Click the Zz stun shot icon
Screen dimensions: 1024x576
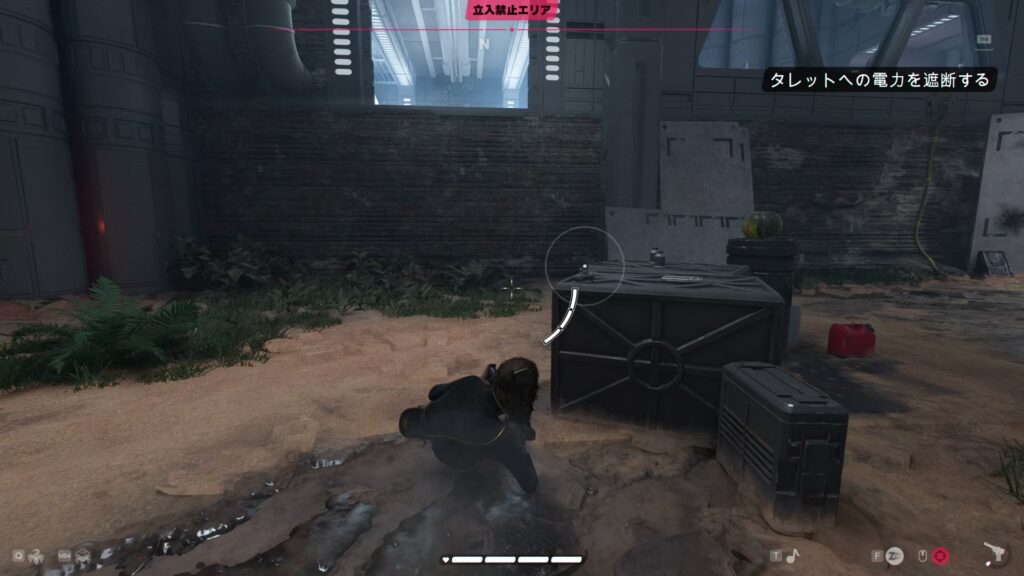(x=895, y=555)
